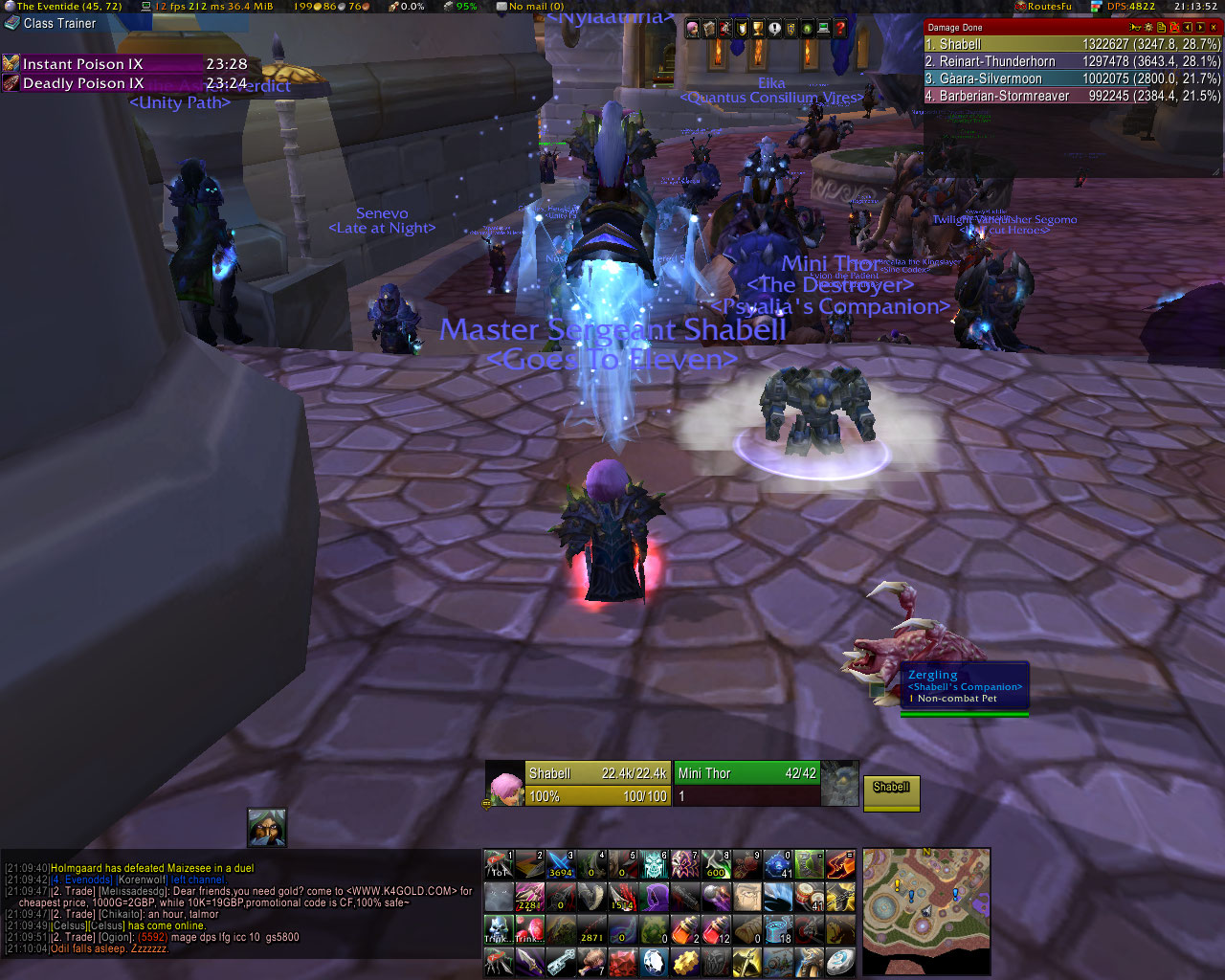Screen dimensions: 1225x980
Task: Use the red potion with 12 charges
Action: (716, 928)
